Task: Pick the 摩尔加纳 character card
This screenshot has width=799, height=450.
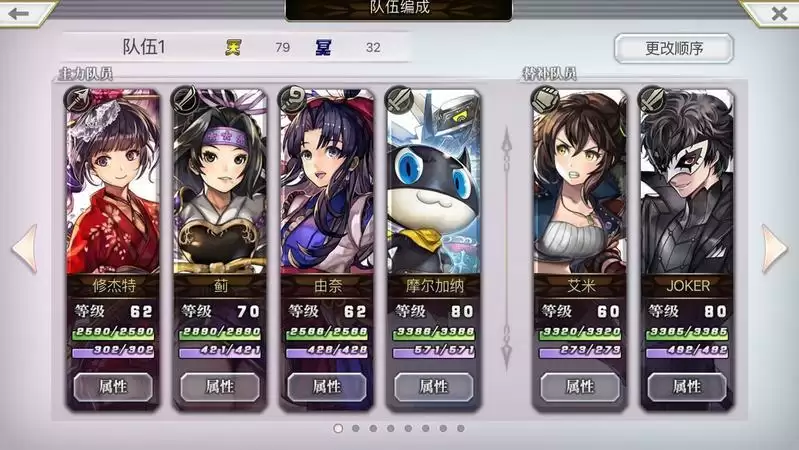Action: point(434,190)
